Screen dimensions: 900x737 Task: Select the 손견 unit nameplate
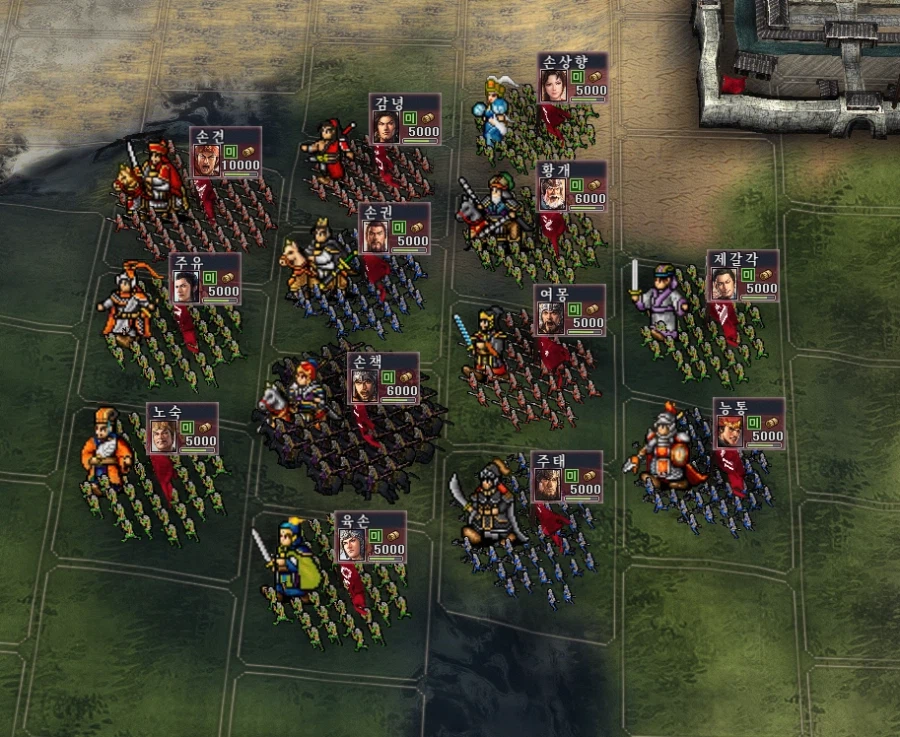click(x=225, y=153)
